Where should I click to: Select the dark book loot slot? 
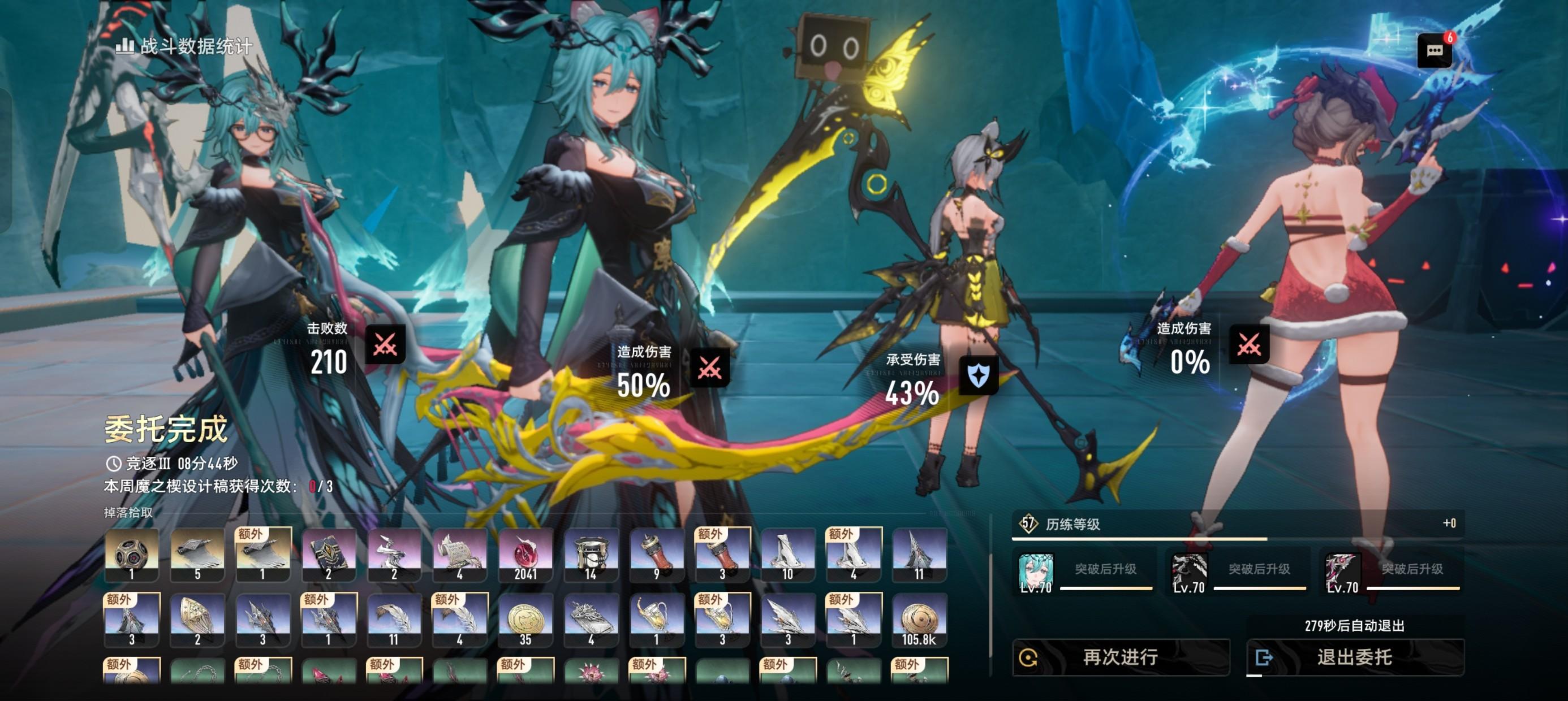point(329,555)
